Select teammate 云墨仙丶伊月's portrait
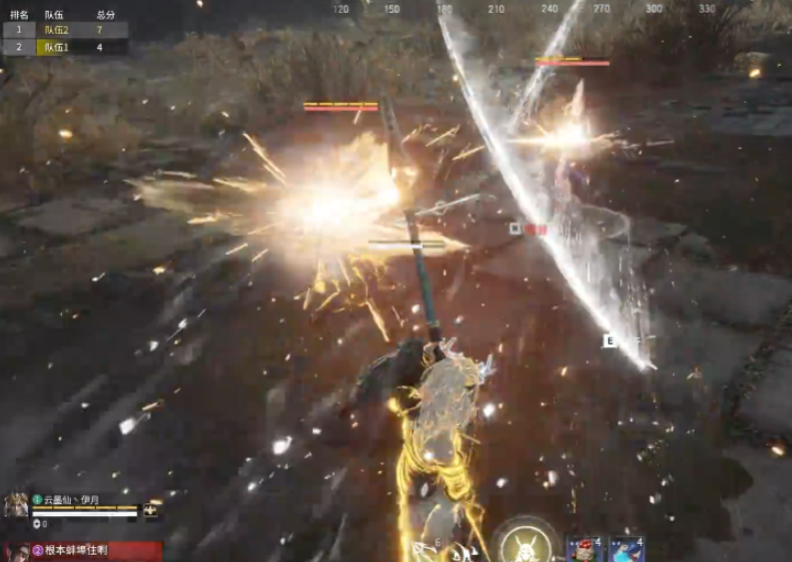The image size is (792, 562). (16, 505)
